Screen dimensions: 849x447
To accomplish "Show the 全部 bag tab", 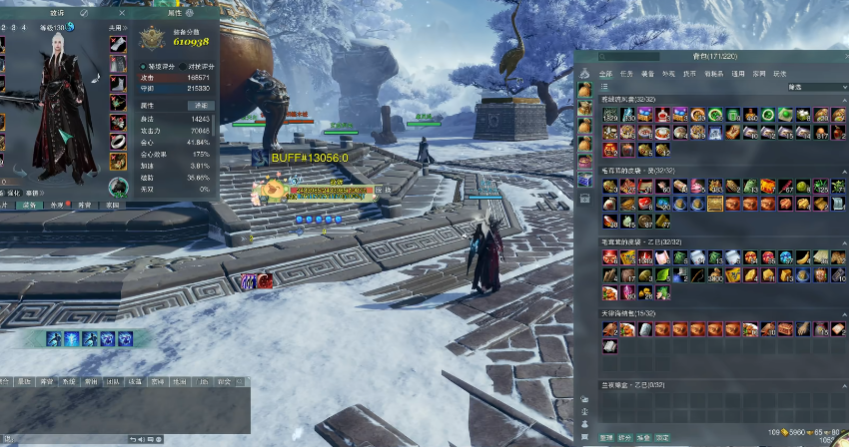I will 605,73.
